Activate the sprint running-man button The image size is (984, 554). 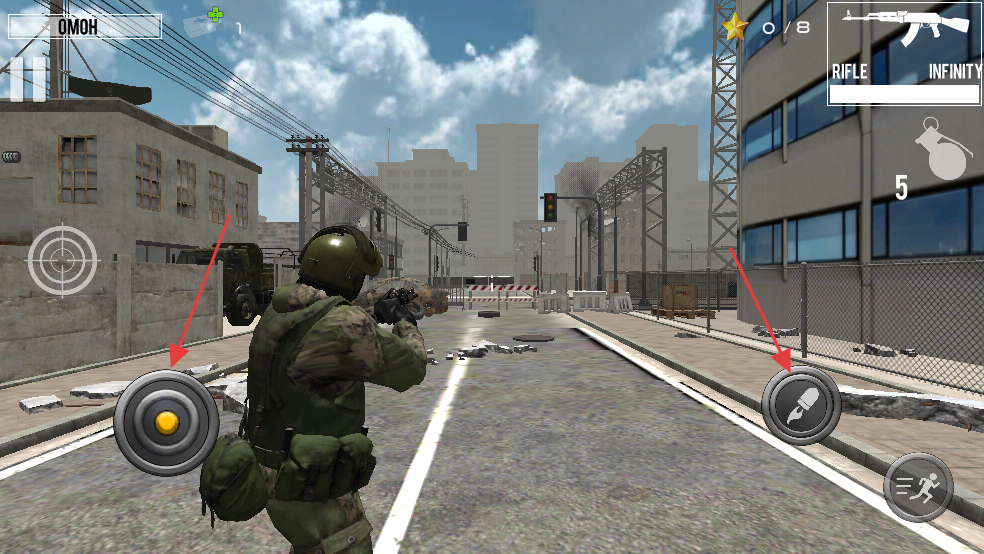[918, 487]
